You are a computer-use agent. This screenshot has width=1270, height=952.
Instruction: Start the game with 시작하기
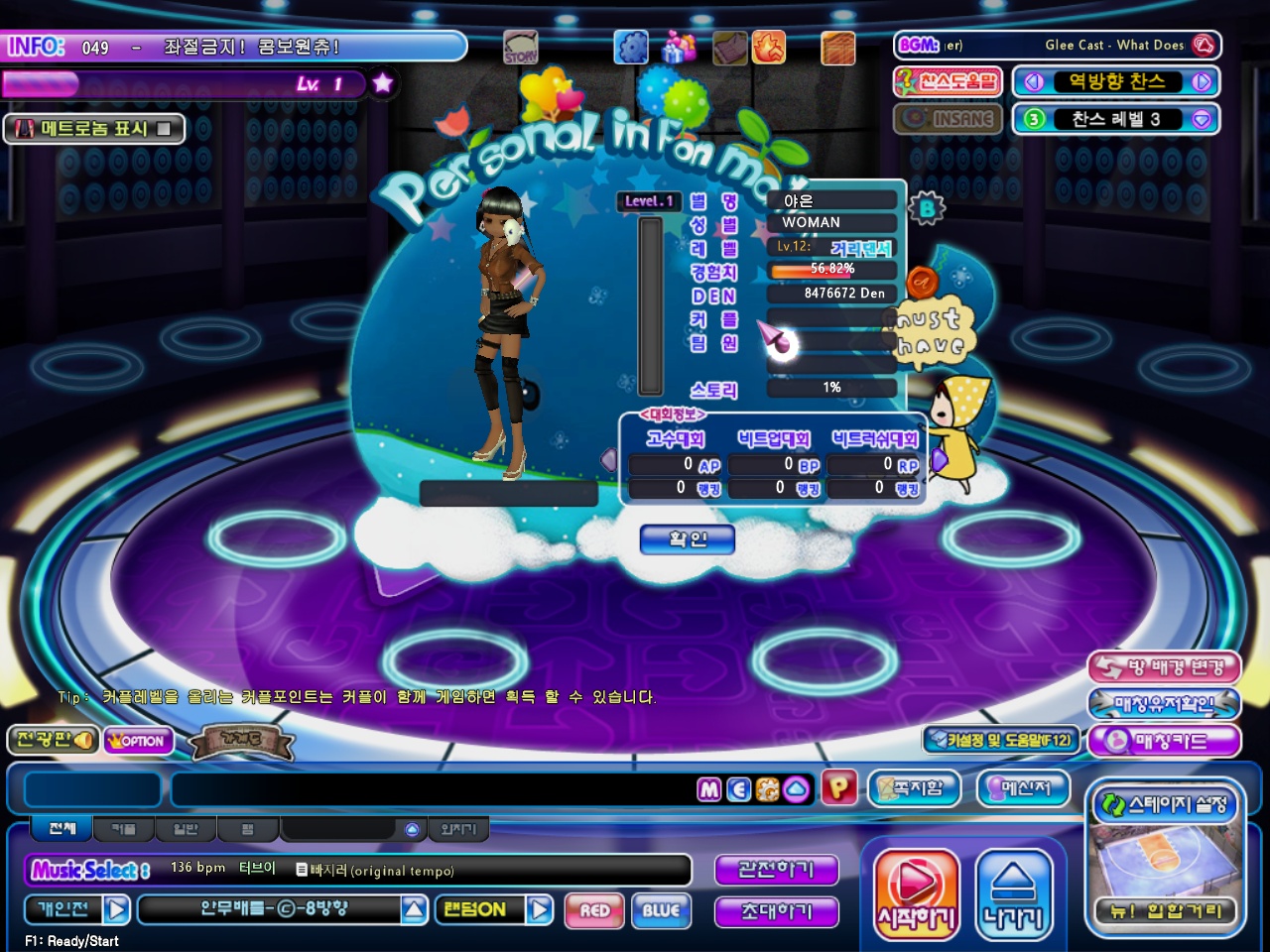click(916, 894)
